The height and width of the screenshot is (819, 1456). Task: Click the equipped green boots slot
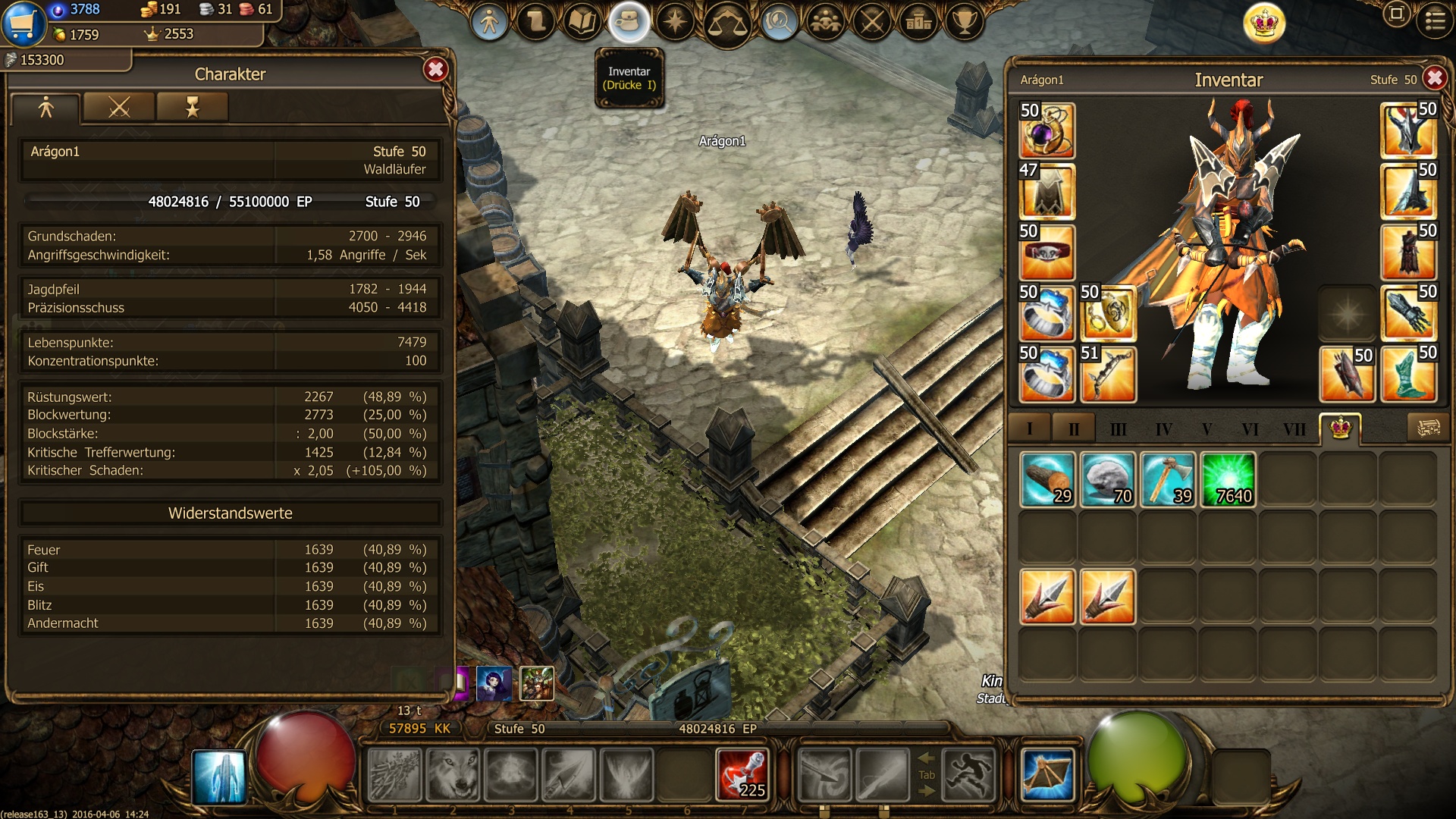1408,374
